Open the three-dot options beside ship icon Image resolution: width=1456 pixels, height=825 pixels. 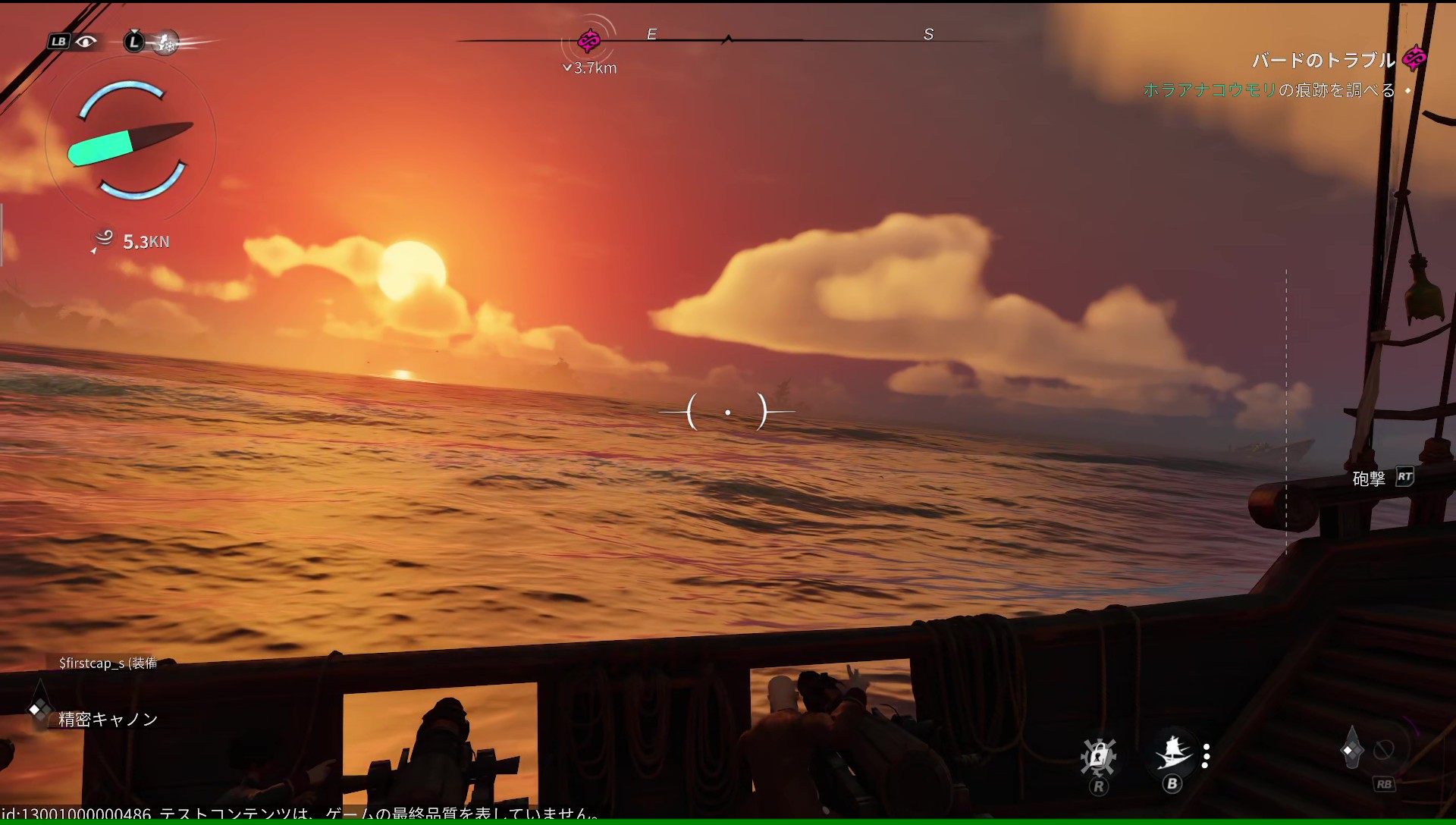pyautogui.click(x=1206, y=756)
